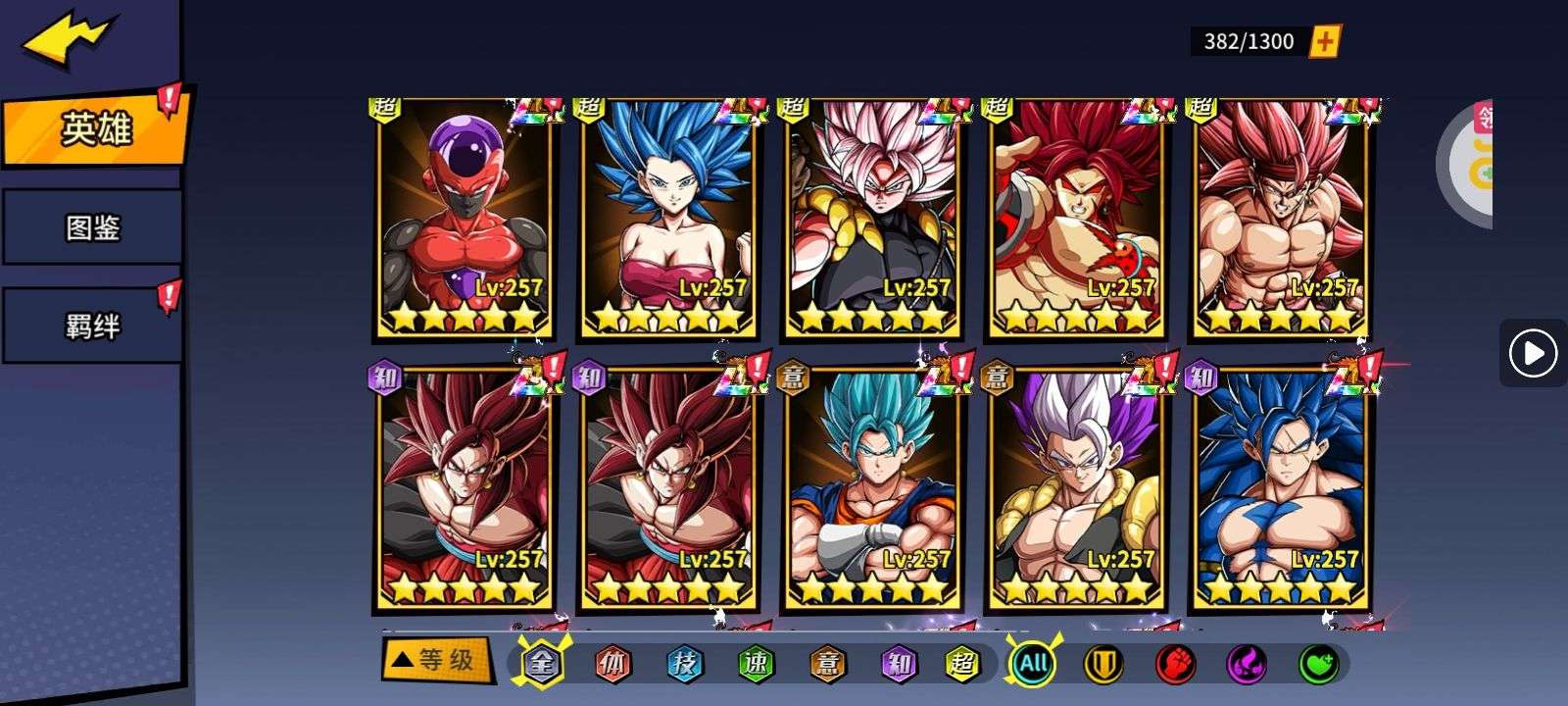Filter heroes by blue 技 type
The image size is (1568, 706).
click(684, 664)
